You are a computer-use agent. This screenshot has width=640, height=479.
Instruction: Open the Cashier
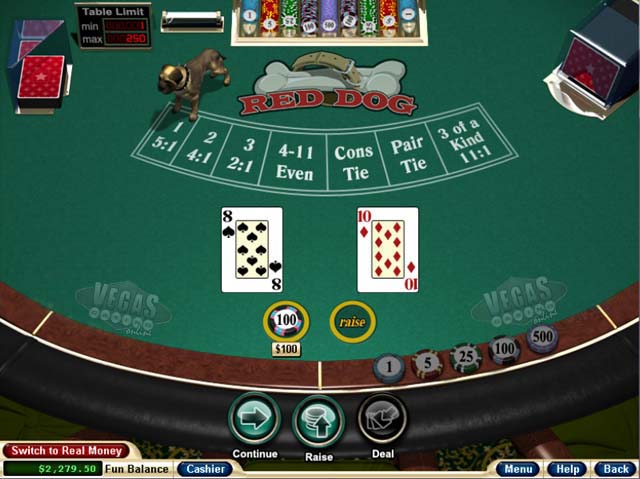point(204,468)
